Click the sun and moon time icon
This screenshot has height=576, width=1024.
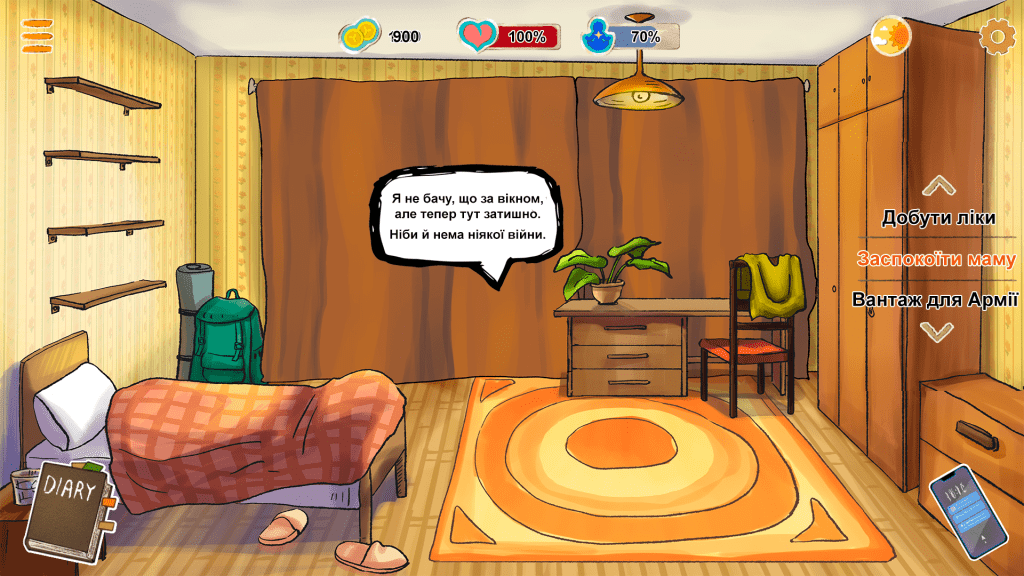(x=890, y=37)
